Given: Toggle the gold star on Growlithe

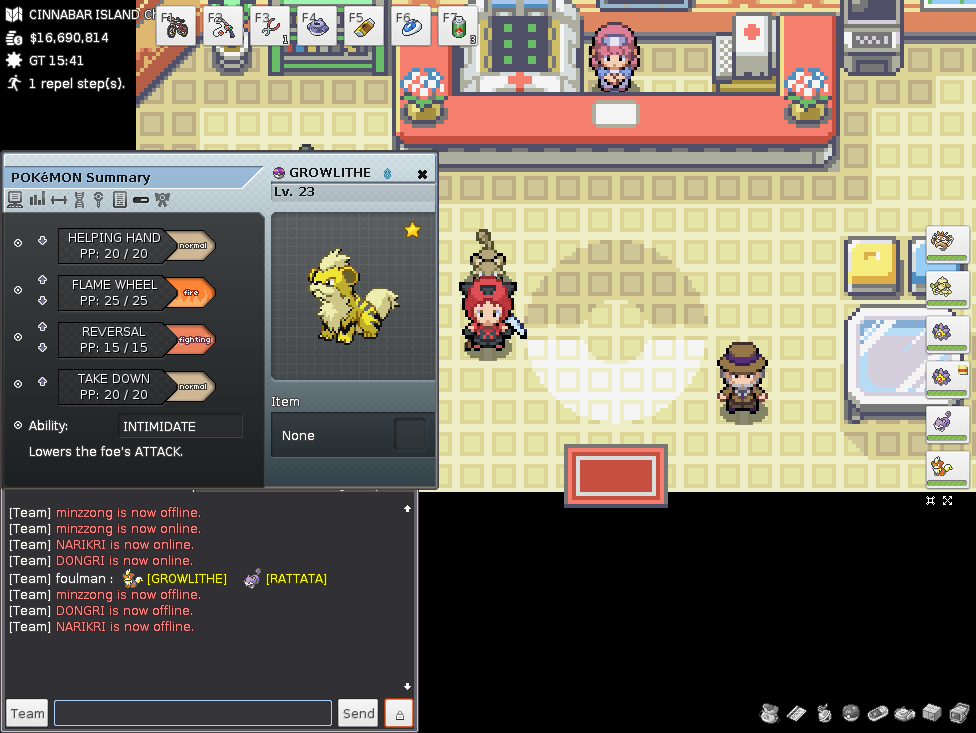Looking at the screenshot, I should [412, 231].
